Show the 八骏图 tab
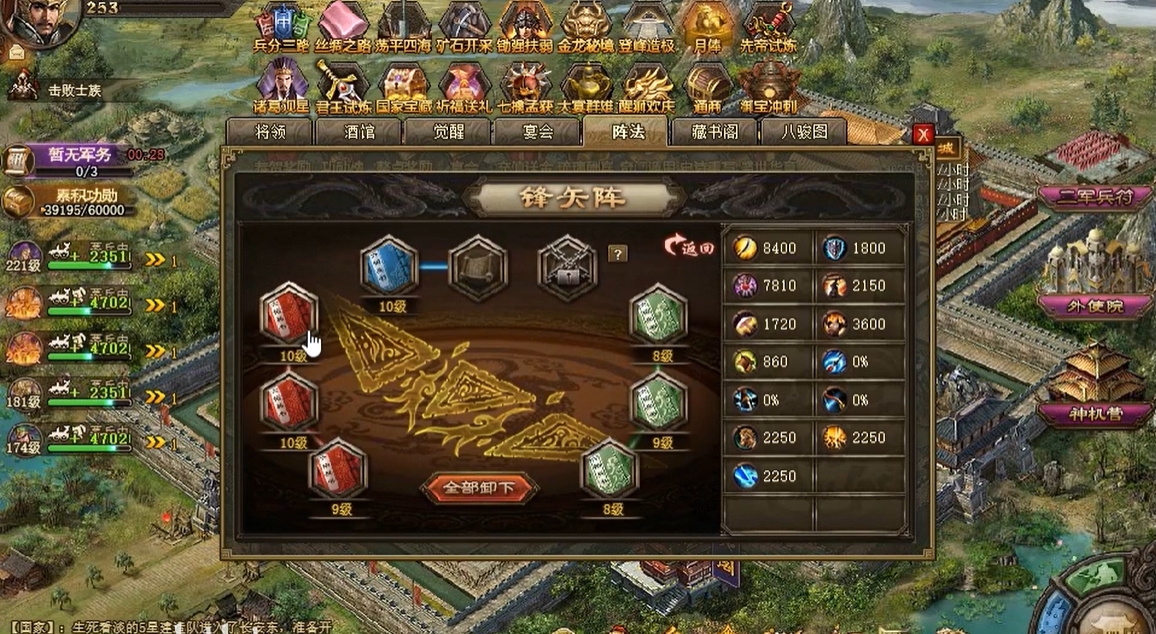This screenshot has width=1156, height=634. point(803,131)
